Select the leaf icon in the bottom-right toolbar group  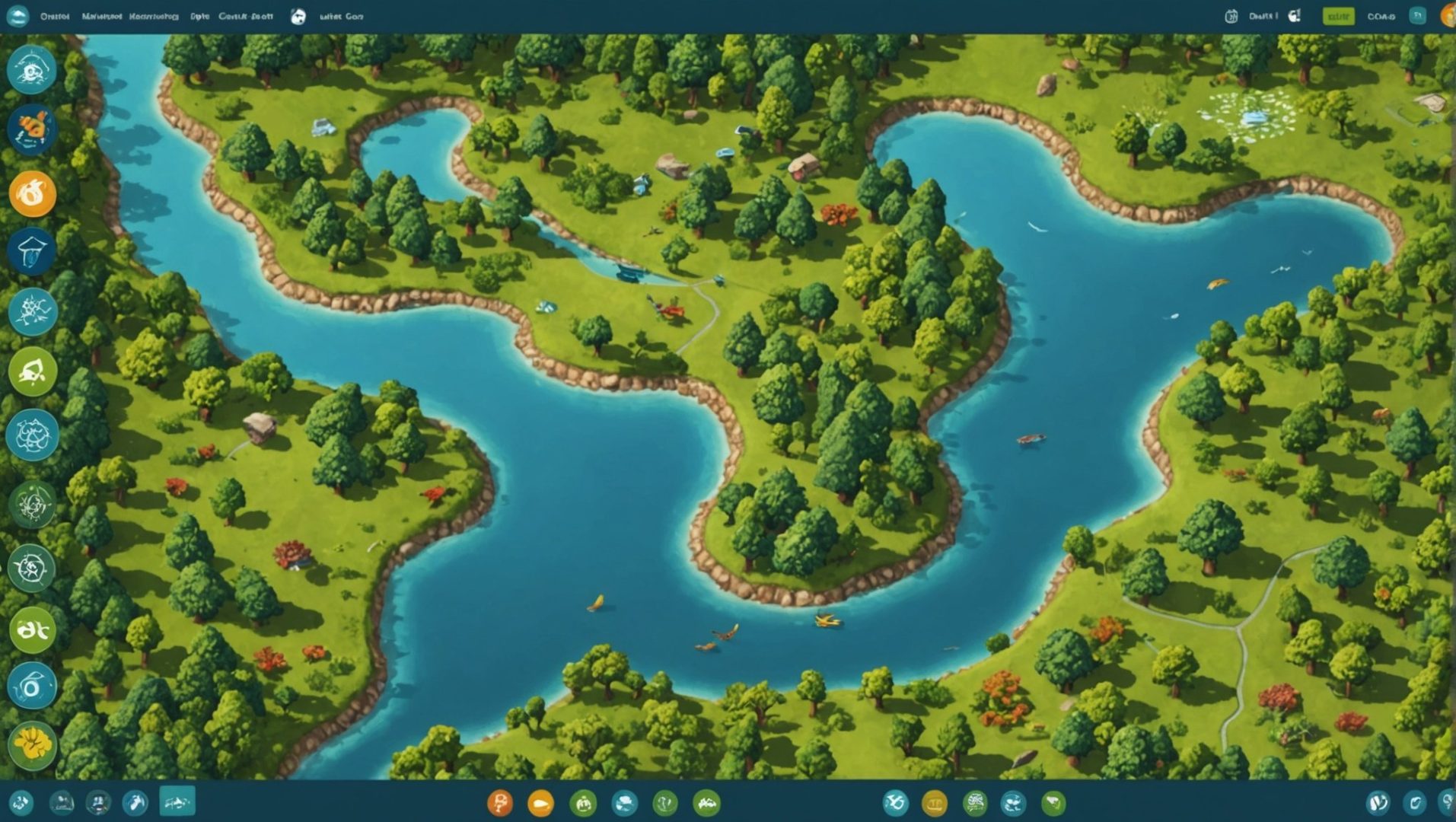click(1054, 802)
